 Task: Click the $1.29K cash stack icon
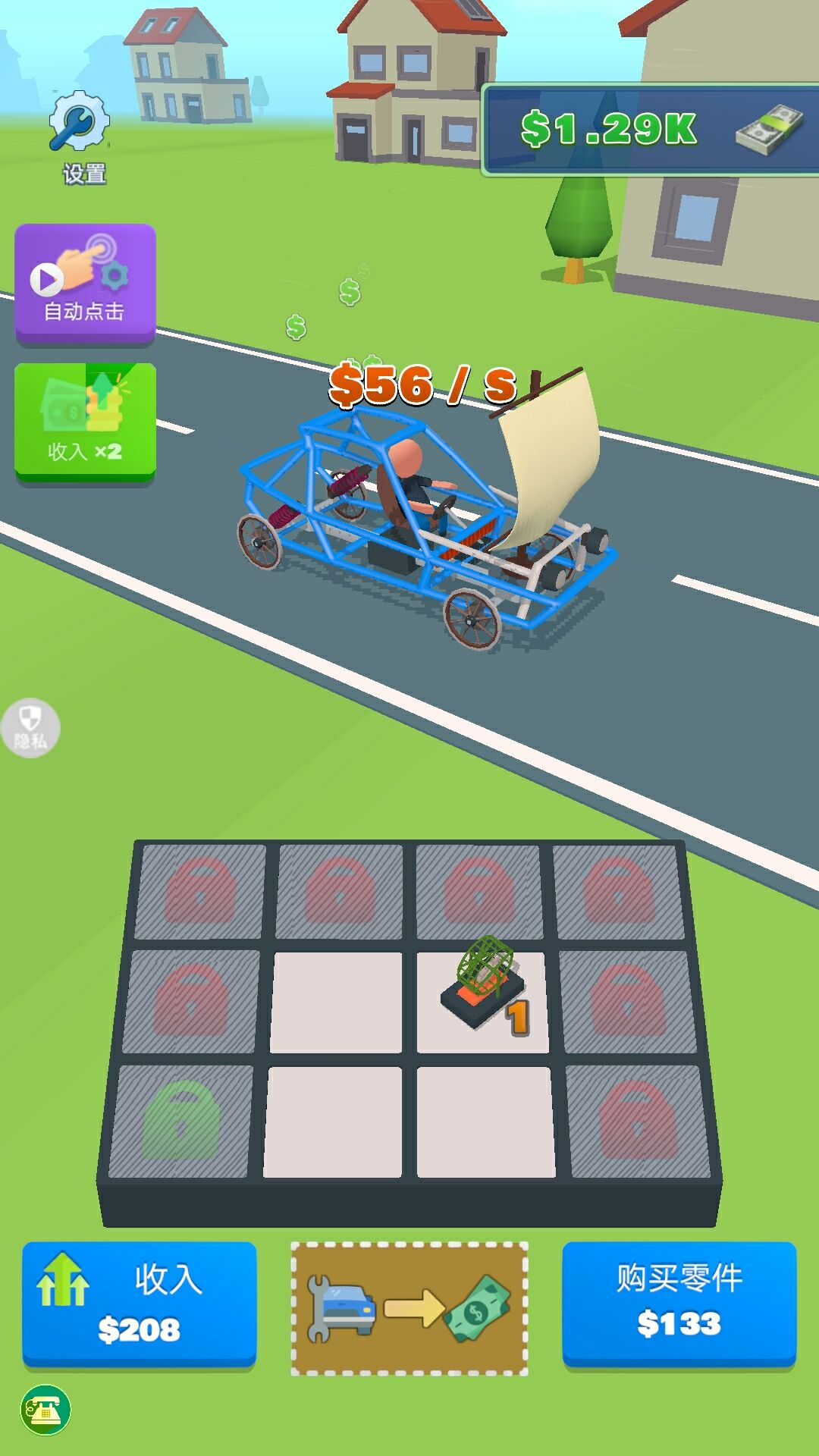(x=768, y=129)
